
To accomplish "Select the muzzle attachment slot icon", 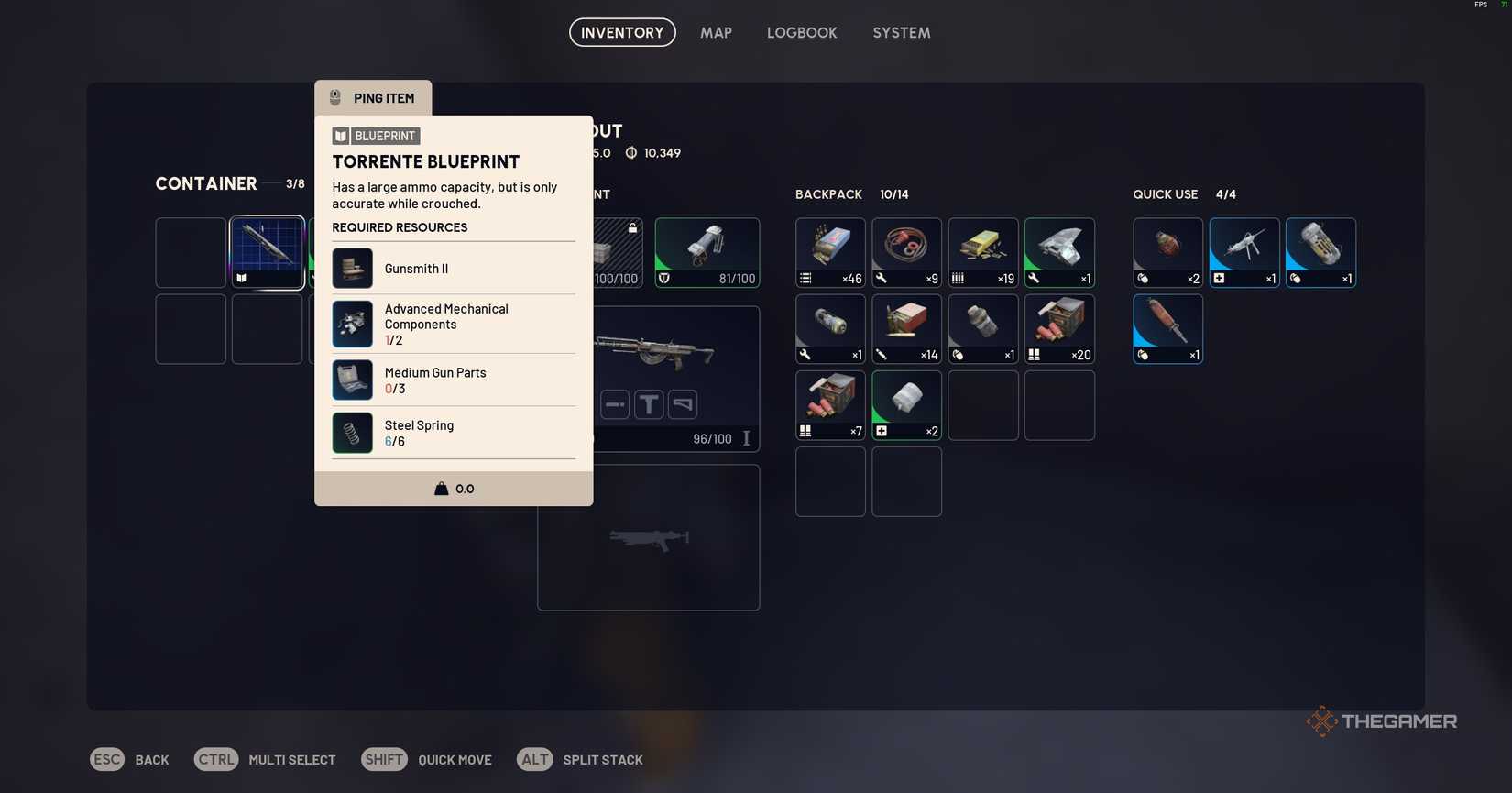I will point(614,403).
